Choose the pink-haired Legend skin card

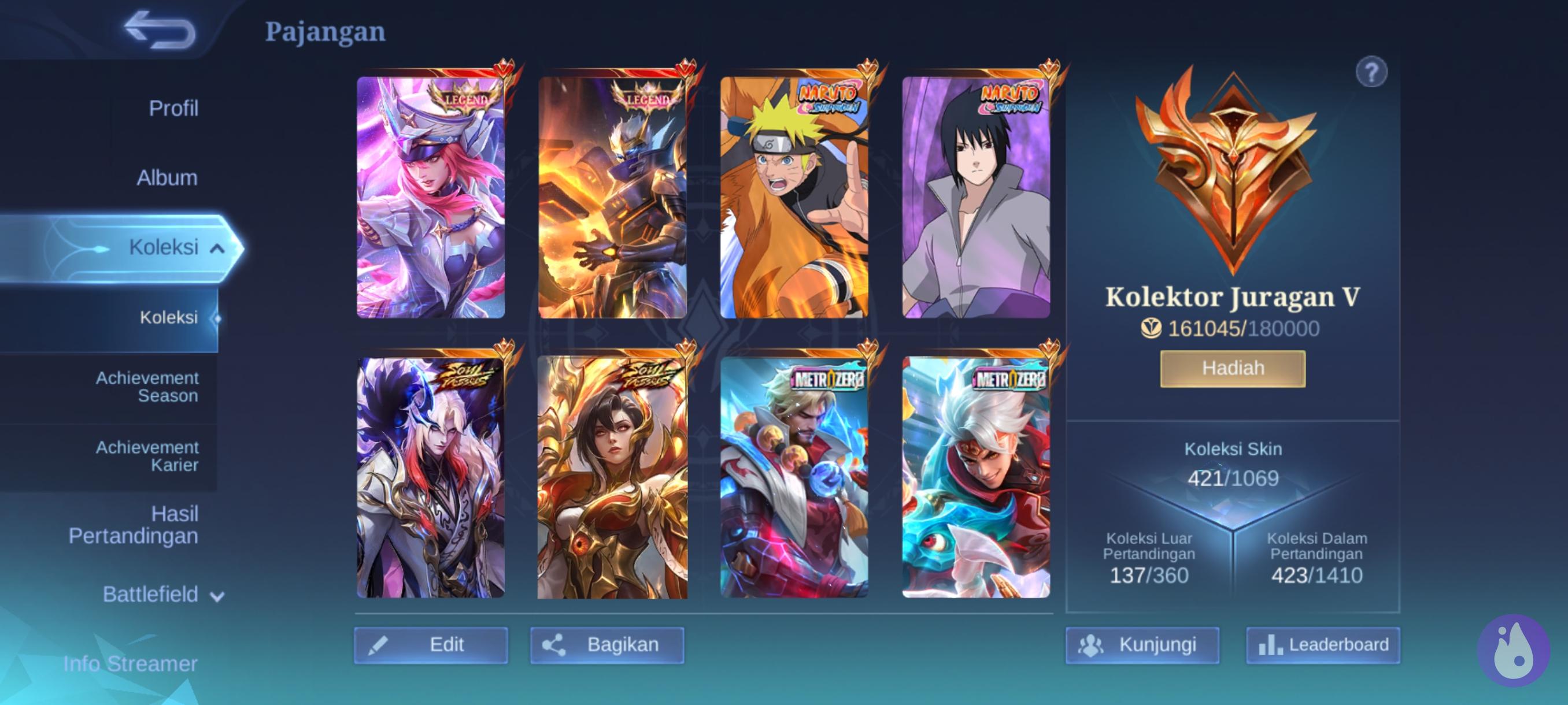coord(430,197)
